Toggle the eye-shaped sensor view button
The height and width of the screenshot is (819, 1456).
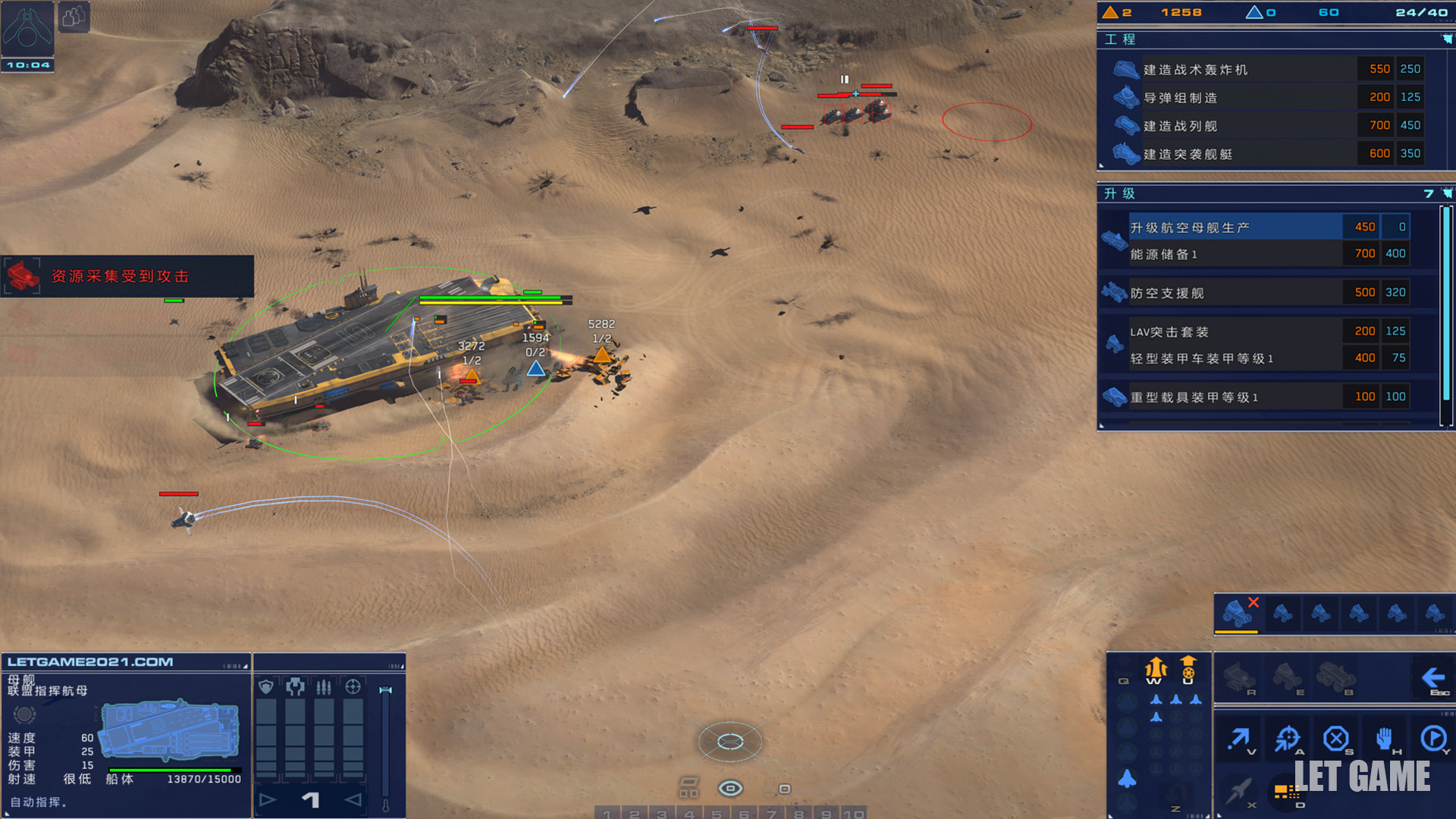[730, 789]
